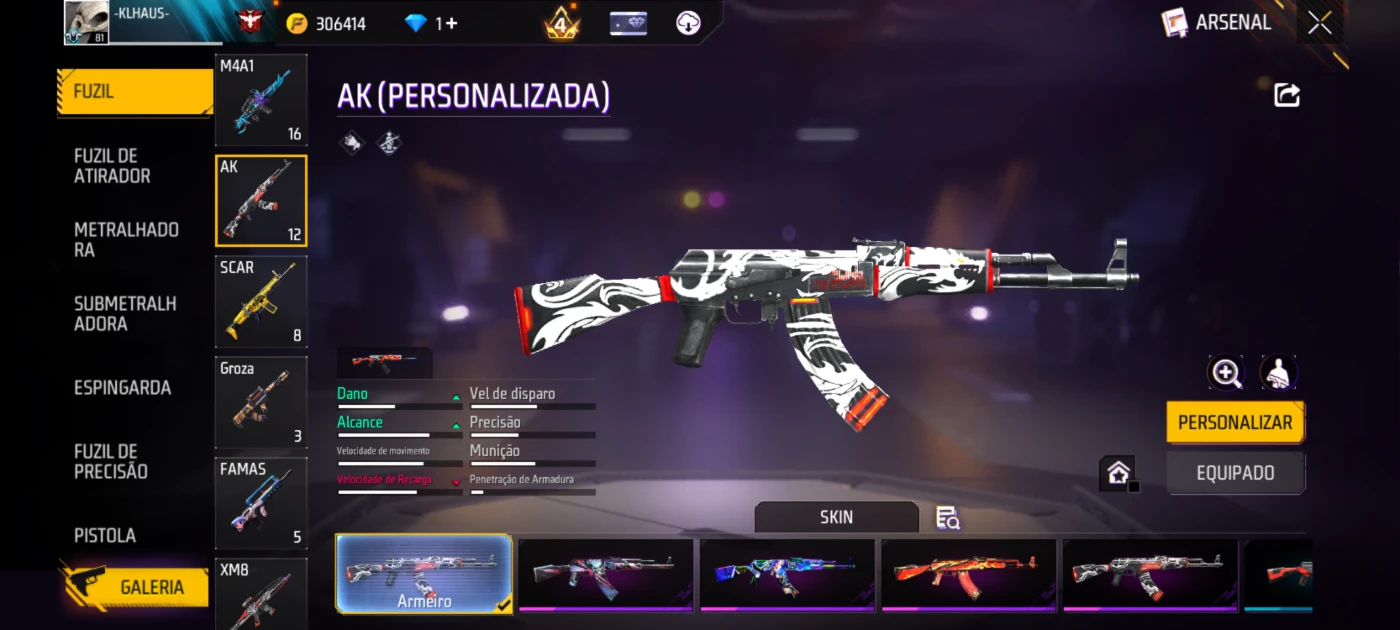This screenshot has height=630, width=1400.
Task: Click the Personalizar button
Action: click(x=1235, y=423)
